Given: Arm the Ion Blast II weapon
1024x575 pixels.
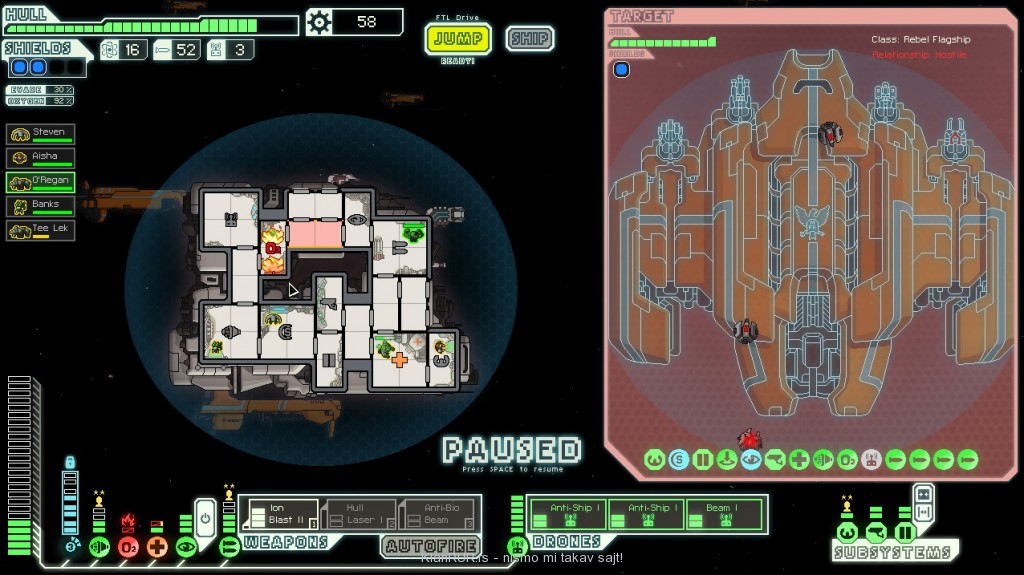Looking at the screenshot, I should (x=280, y=514).
